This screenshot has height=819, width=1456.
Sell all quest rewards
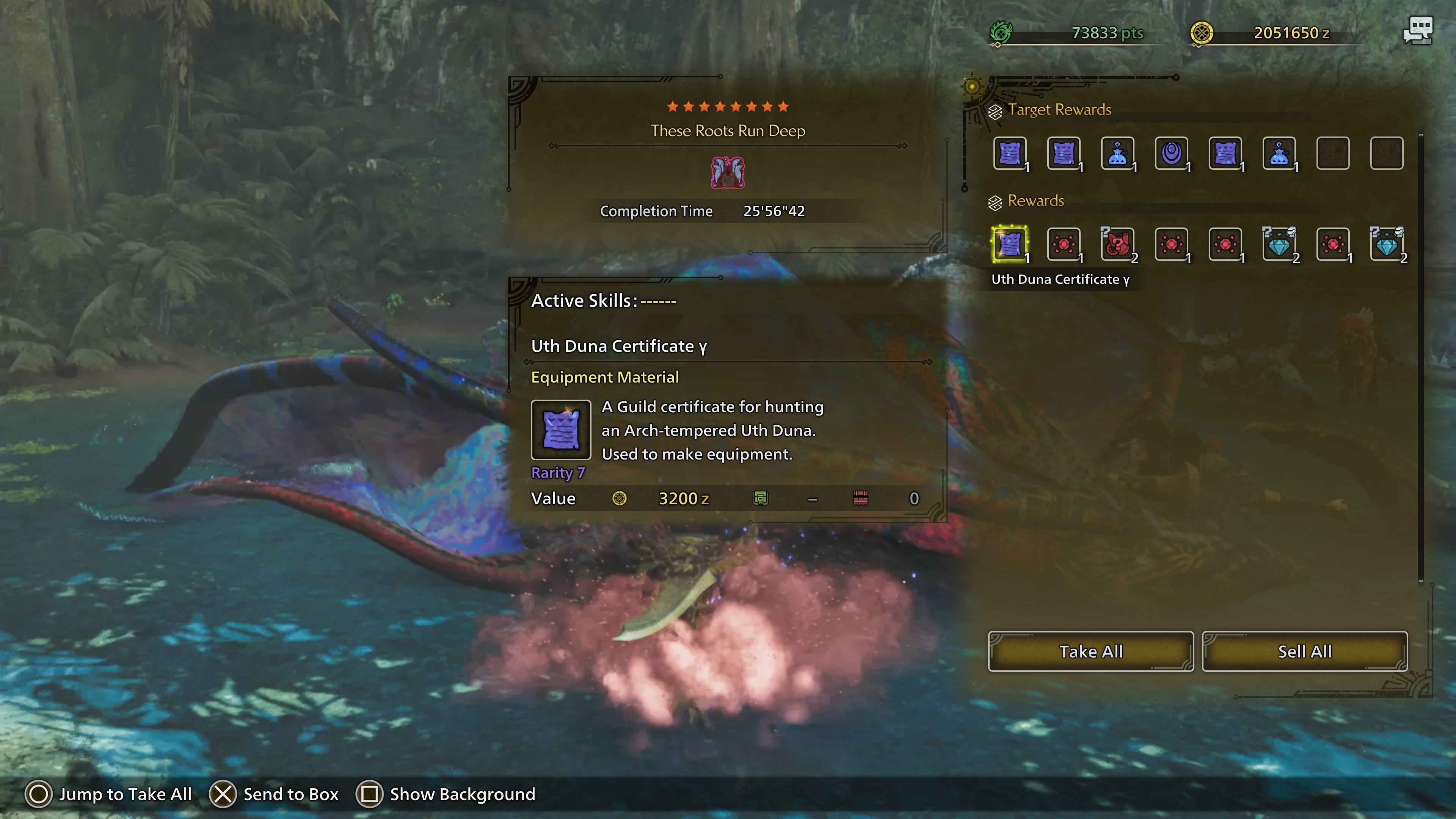point(1304,651)
